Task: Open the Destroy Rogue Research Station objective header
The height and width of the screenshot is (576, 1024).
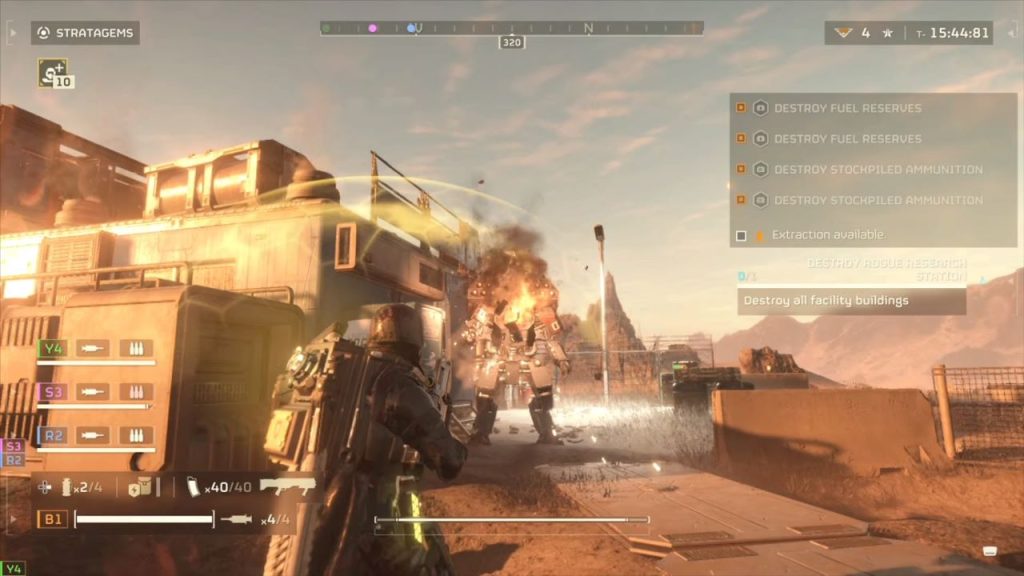Action: click(x=886, y=269)
